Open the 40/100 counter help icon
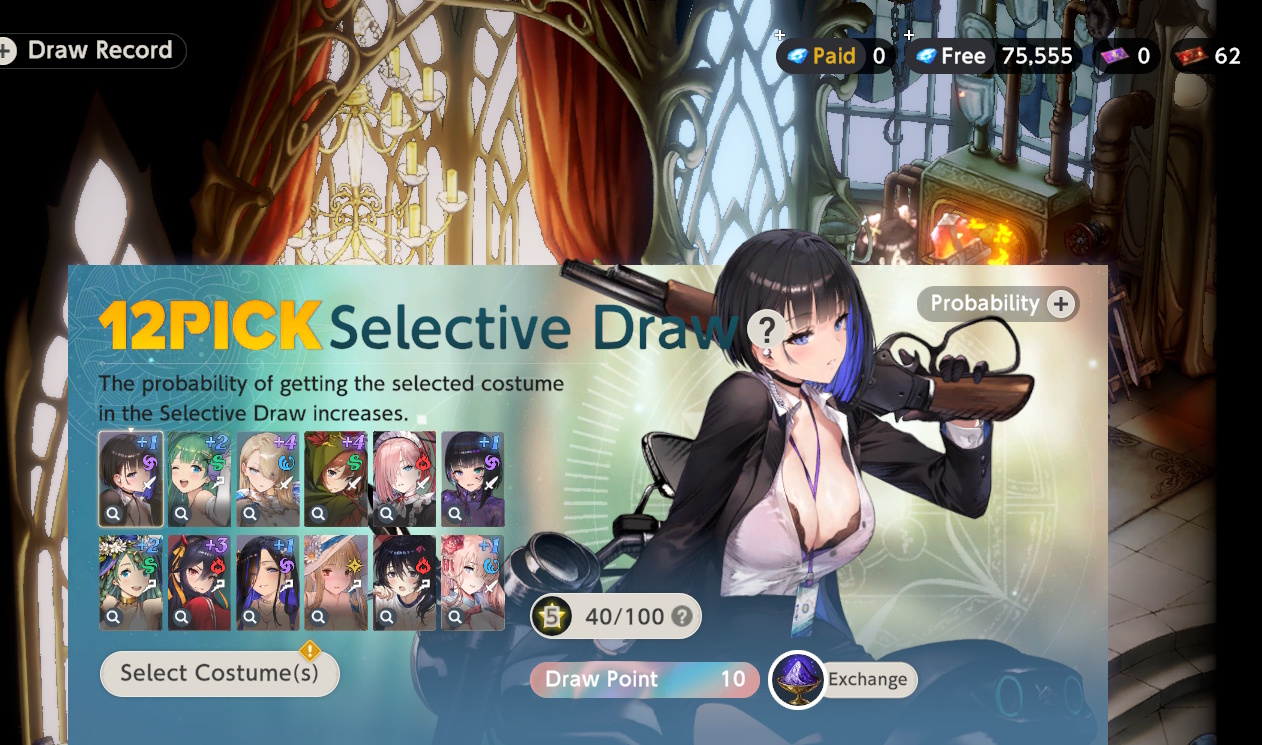 click(682, 617)
